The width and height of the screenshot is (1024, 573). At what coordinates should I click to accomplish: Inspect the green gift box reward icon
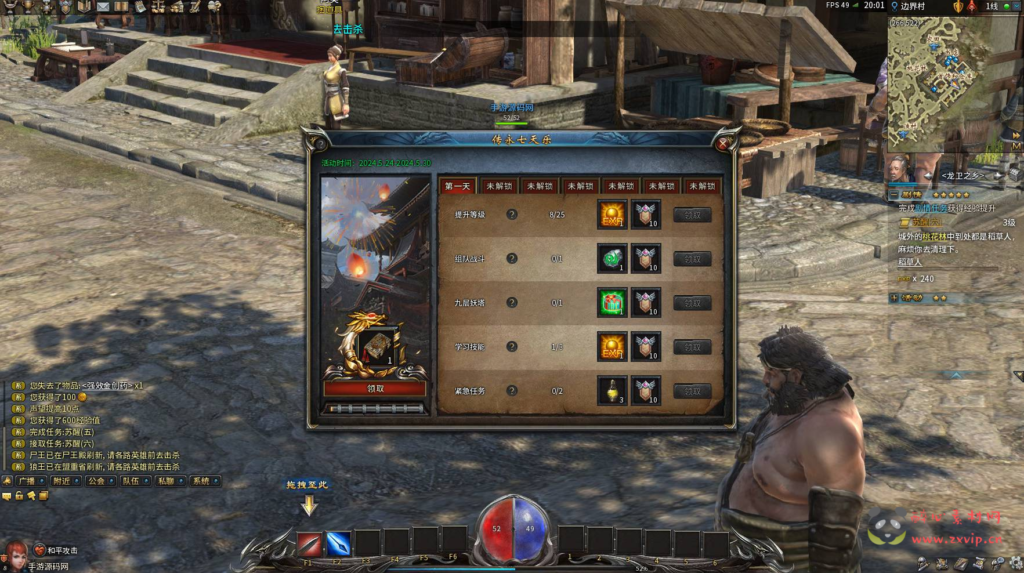pyautogui.click(x=612, y=302)
